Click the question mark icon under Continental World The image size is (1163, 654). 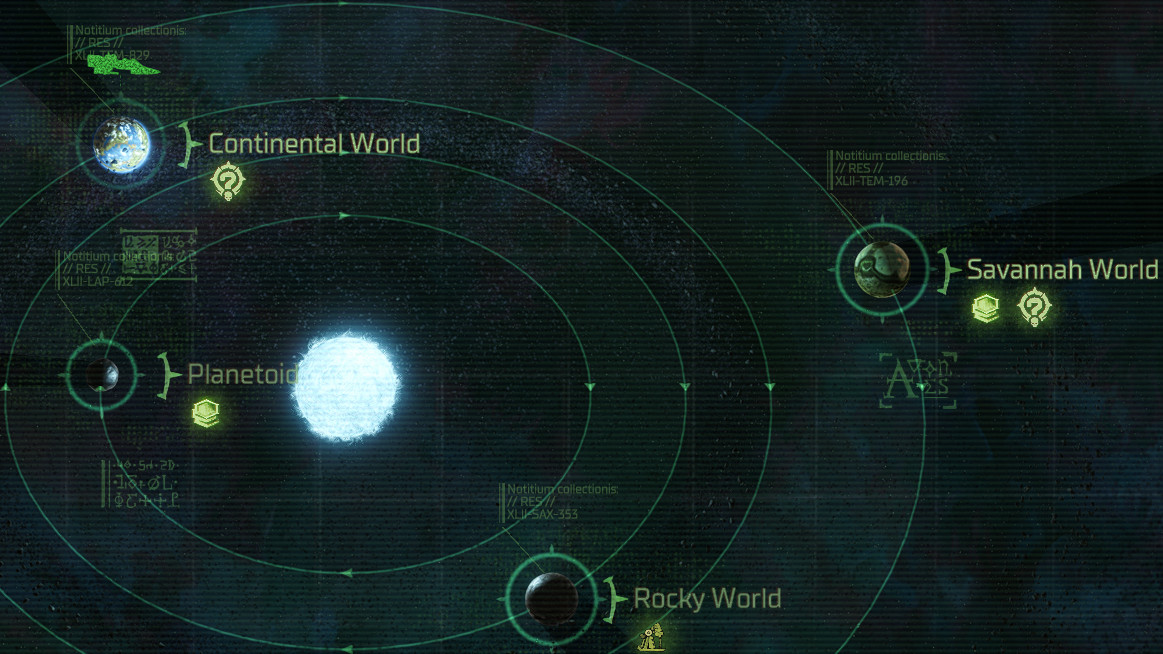[228, 181]
